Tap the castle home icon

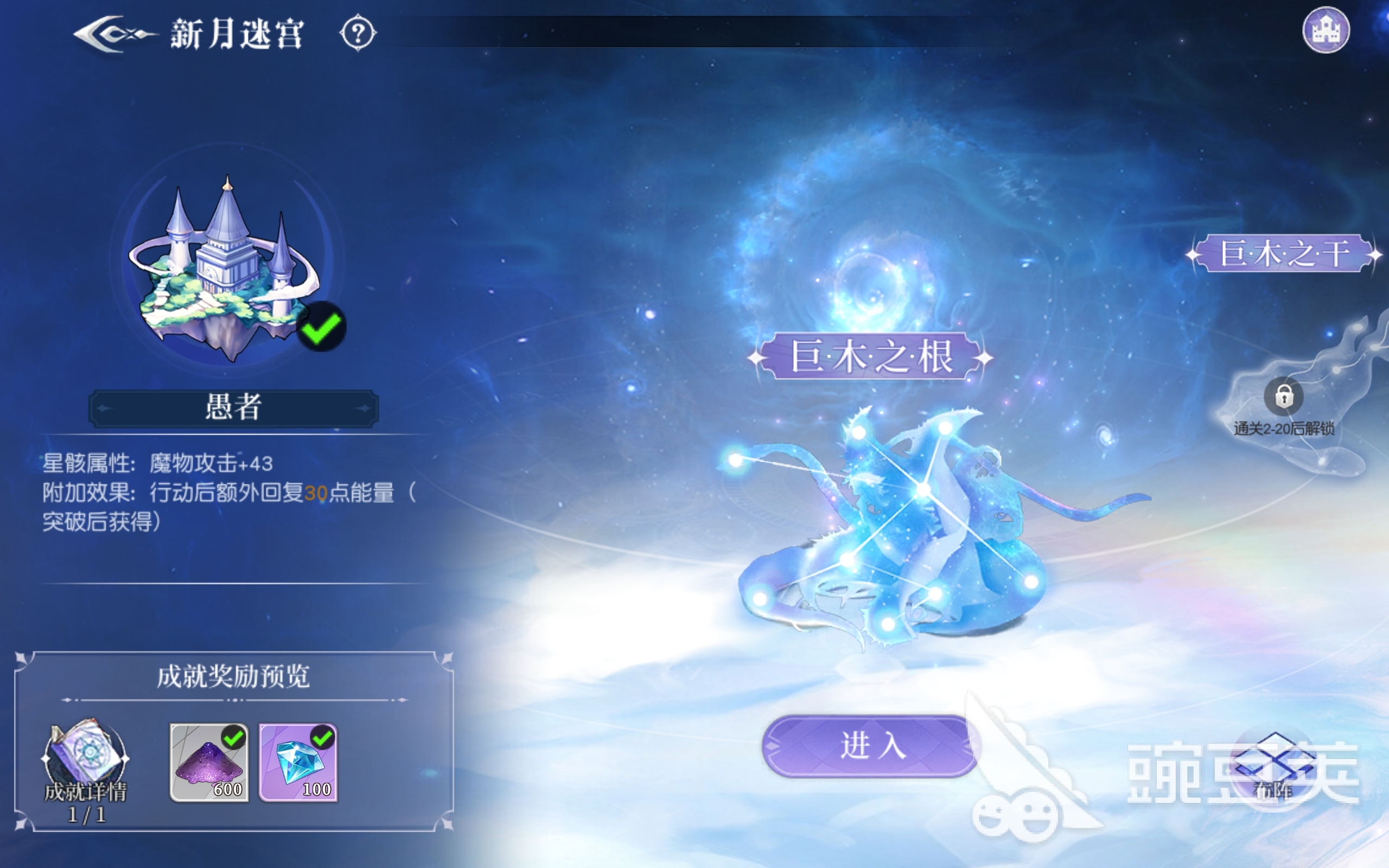1326,30
